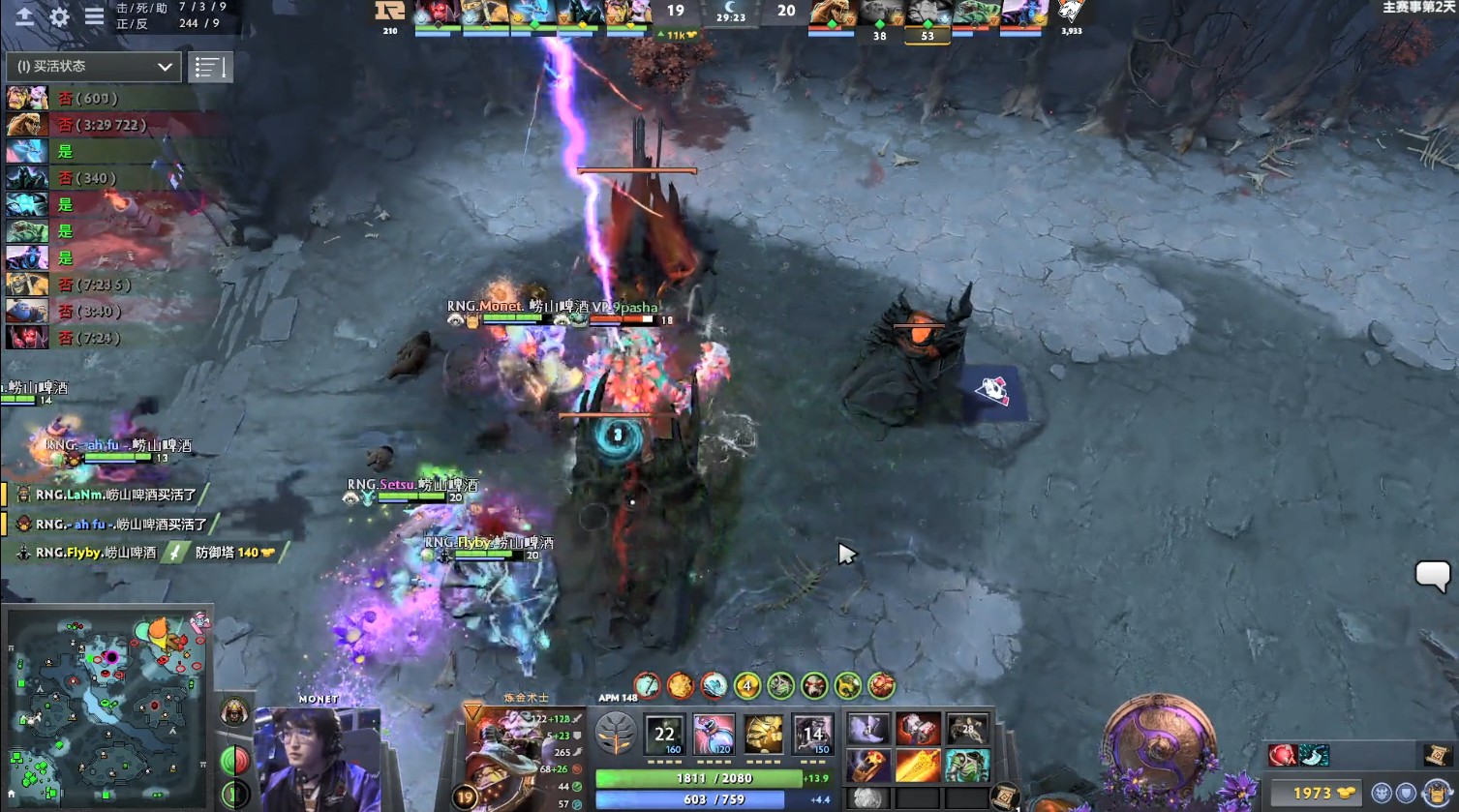Click the shield icon beside the gold counter
1459x812 pixels.
tap(1405, 793)
